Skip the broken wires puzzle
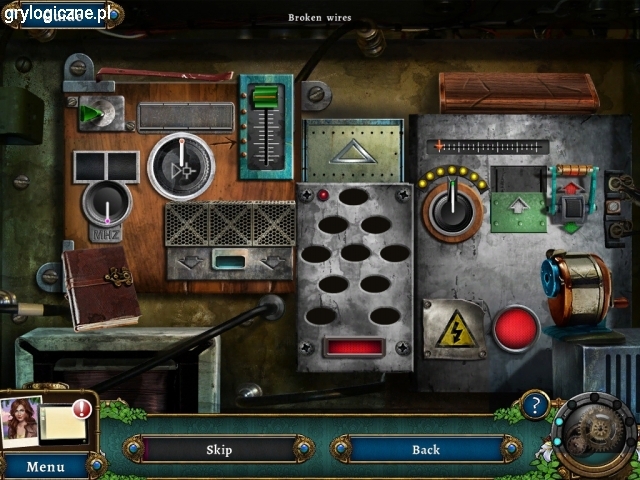The height and width of the screenshot is (480, 640). click(x=219, y=449)
